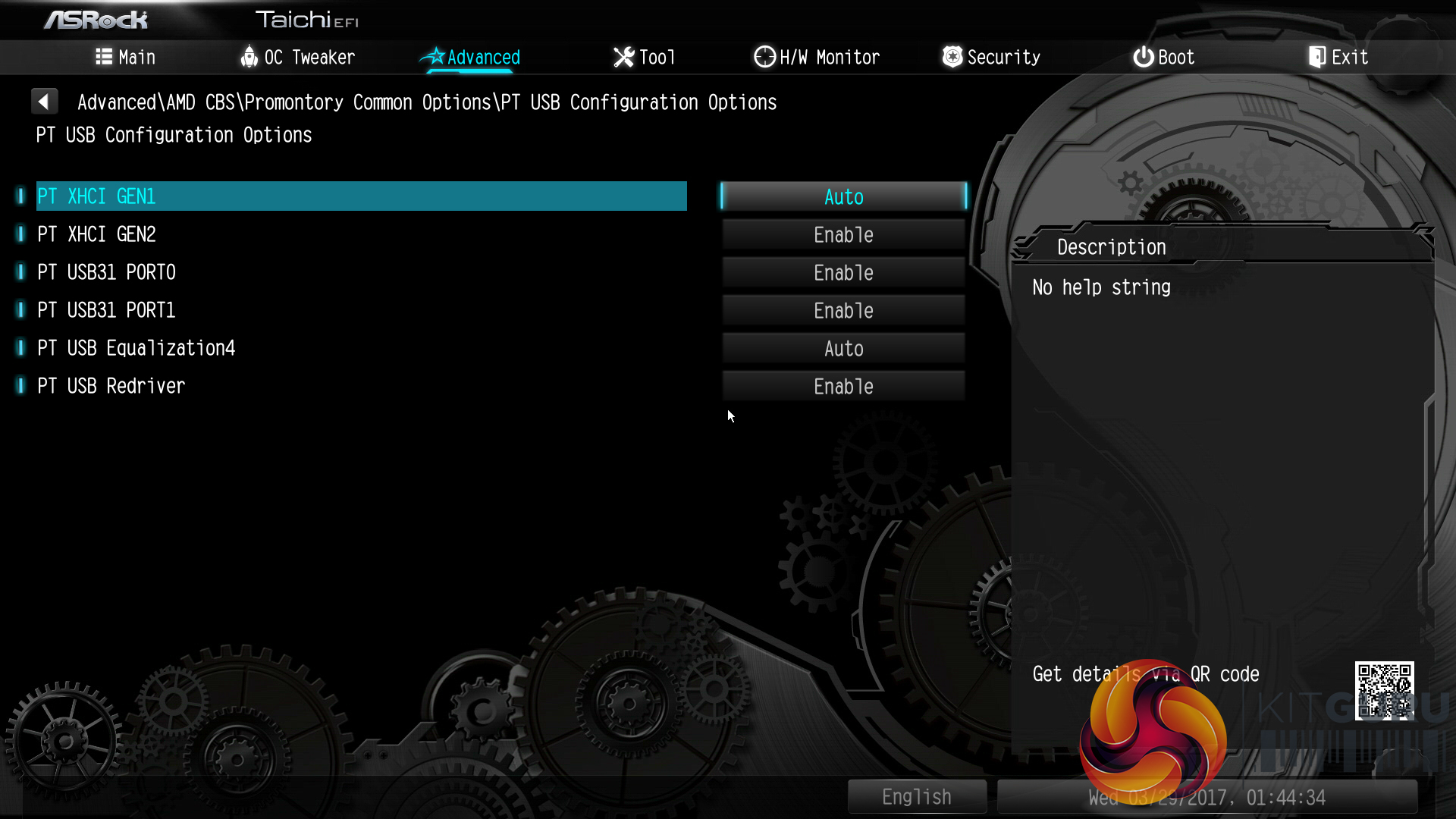Click the back arrow button
The image size is (1456, 819).
tap(44, 102)
